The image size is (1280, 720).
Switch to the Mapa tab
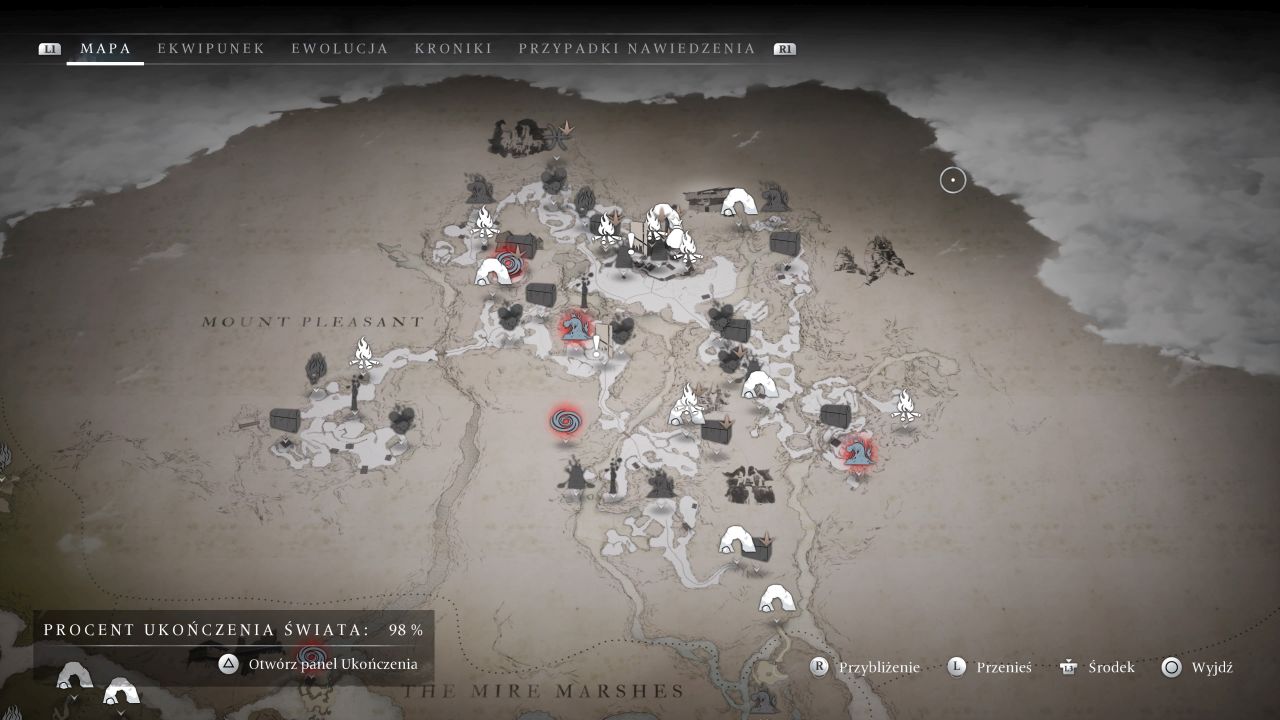pos(105,48)
